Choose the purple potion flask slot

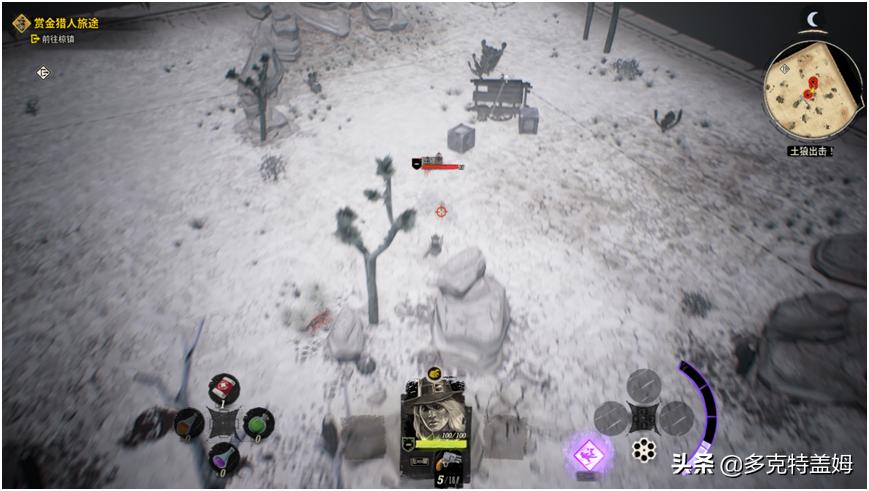[223, 457]
